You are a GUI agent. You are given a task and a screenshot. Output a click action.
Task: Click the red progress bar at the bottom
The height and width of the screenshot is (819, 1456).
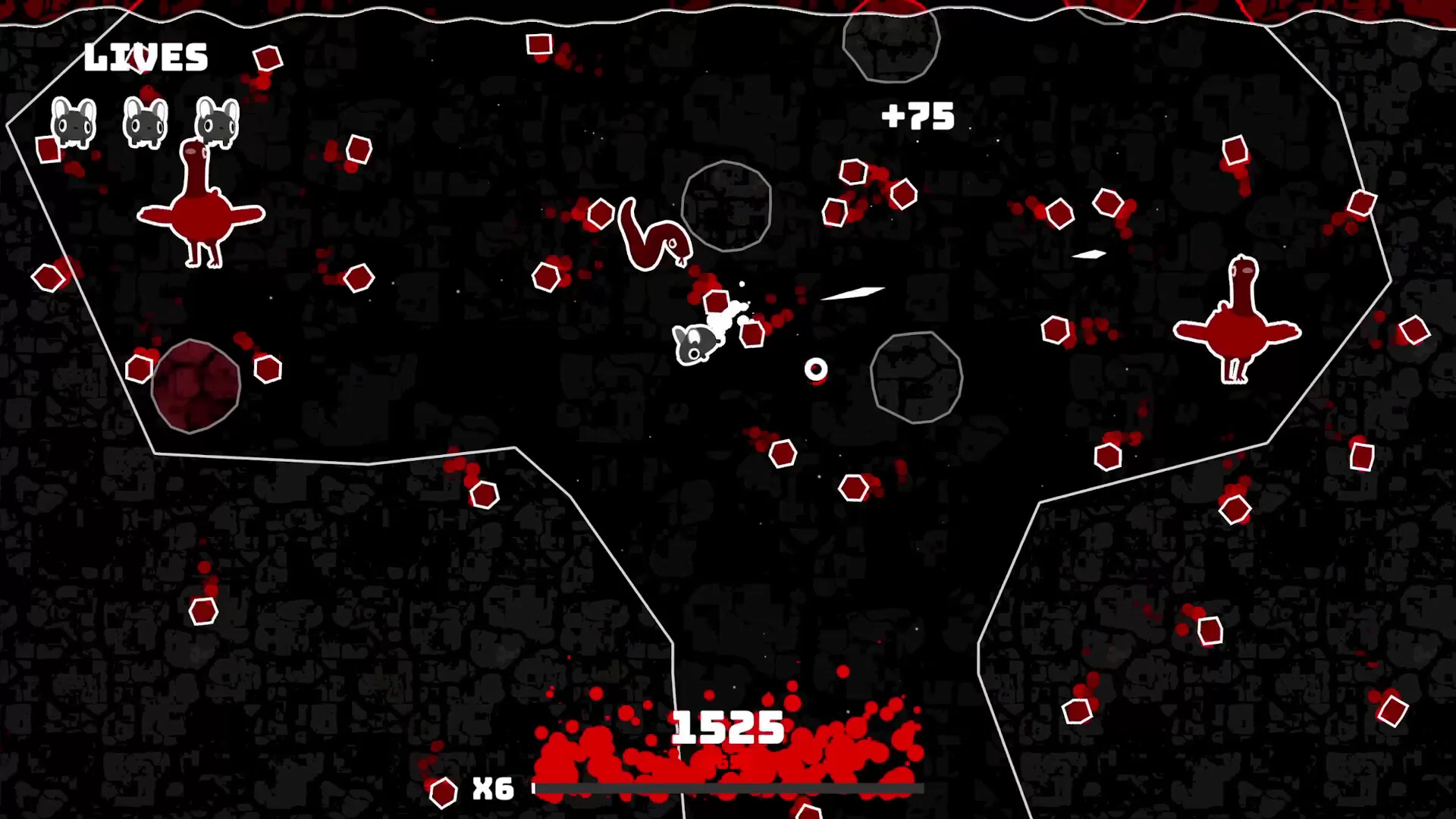728,789
